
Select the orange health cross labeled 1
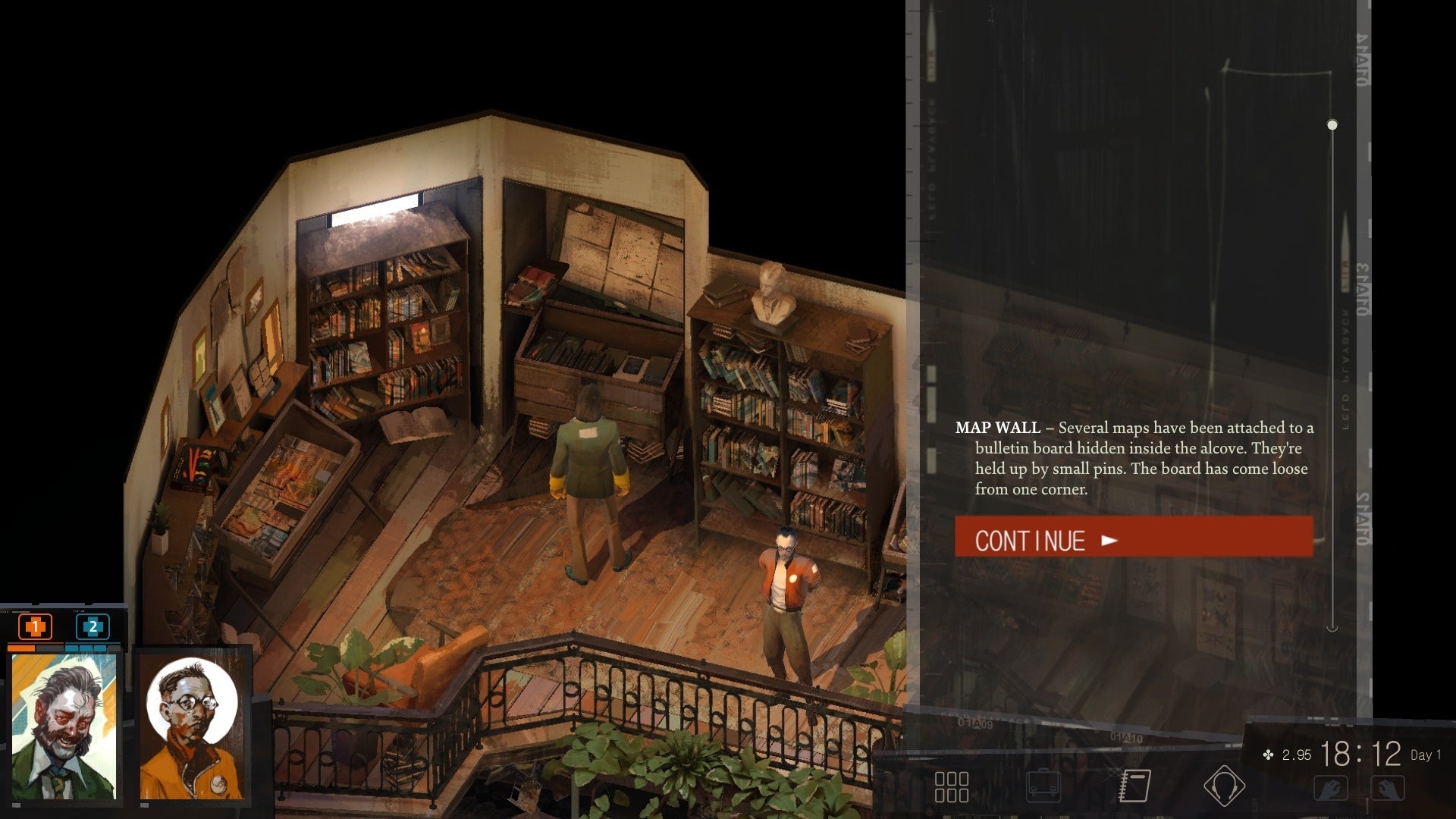[34, 627]
